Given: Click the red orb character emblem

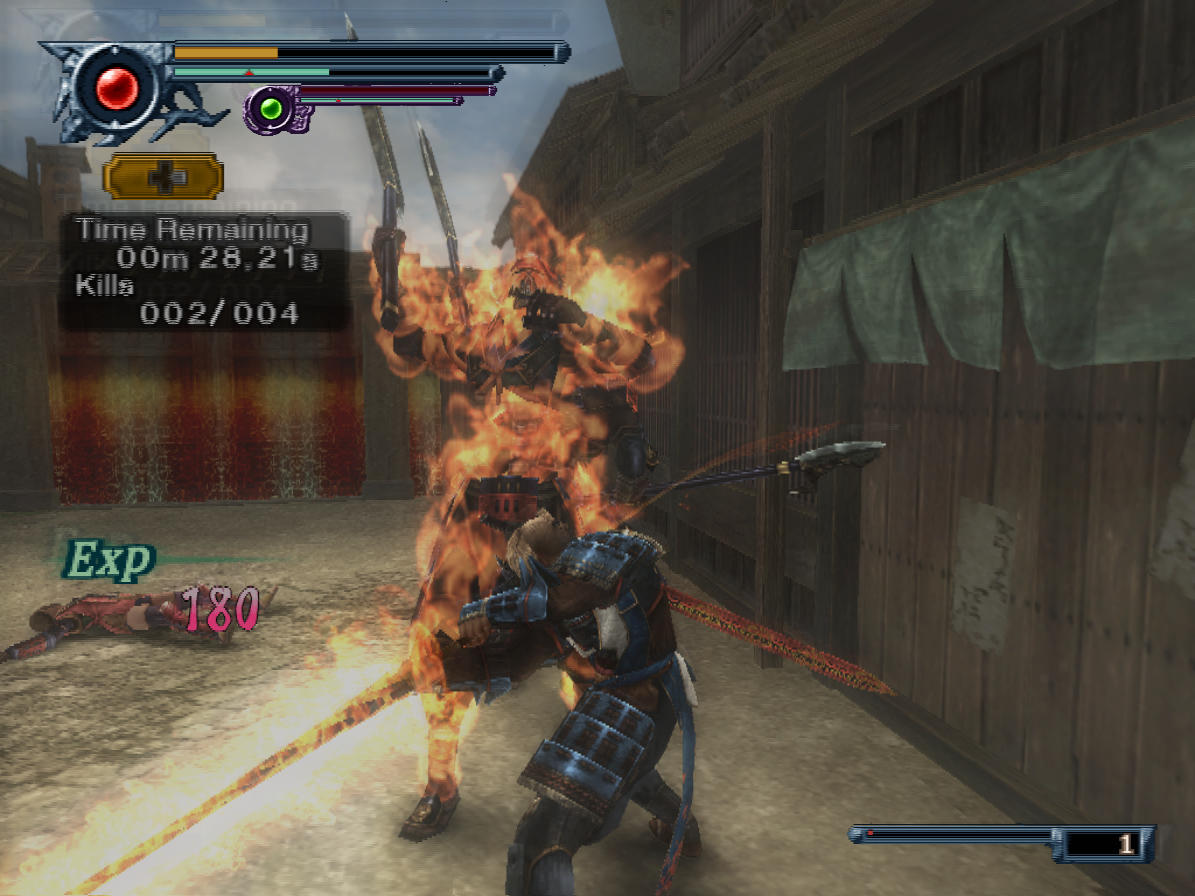Looking at the screenshot, I should click(117, 91).
